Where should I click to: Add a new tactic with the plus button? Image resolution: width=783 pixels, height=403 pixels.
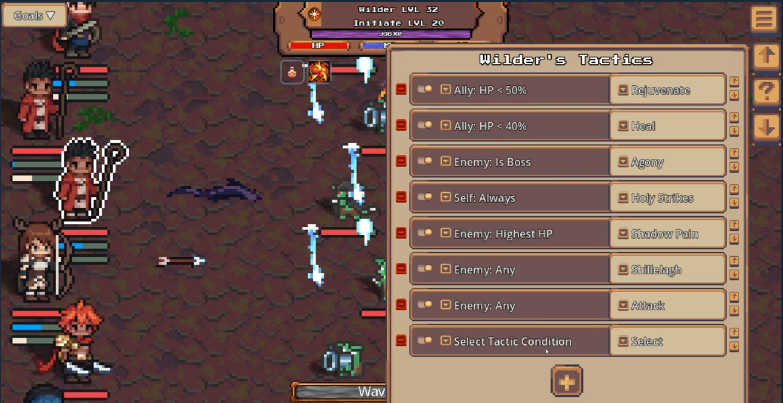(x=566, y=381)
